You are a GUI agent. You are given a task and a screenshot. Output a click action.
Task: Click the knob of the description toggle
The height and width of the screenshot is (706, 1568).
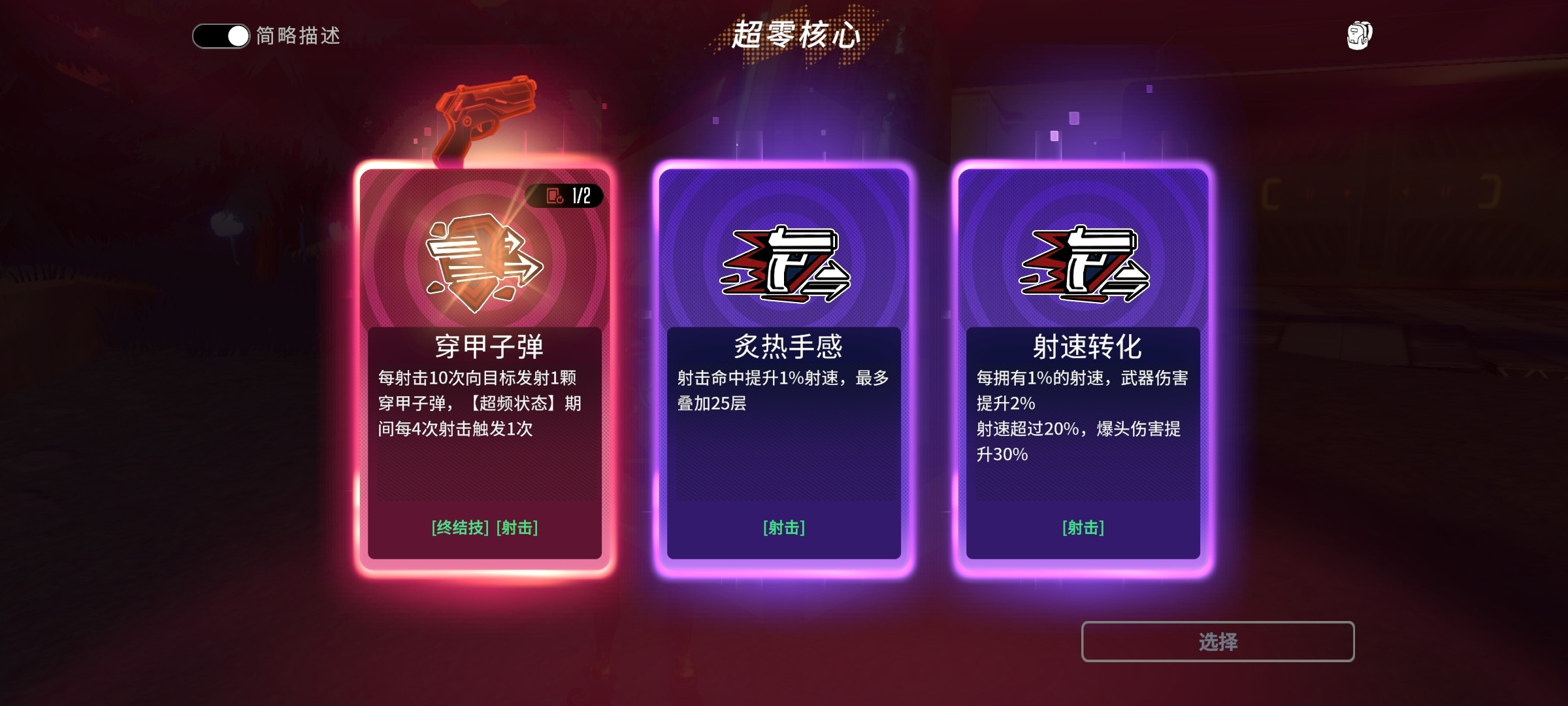tap(237, 37)
